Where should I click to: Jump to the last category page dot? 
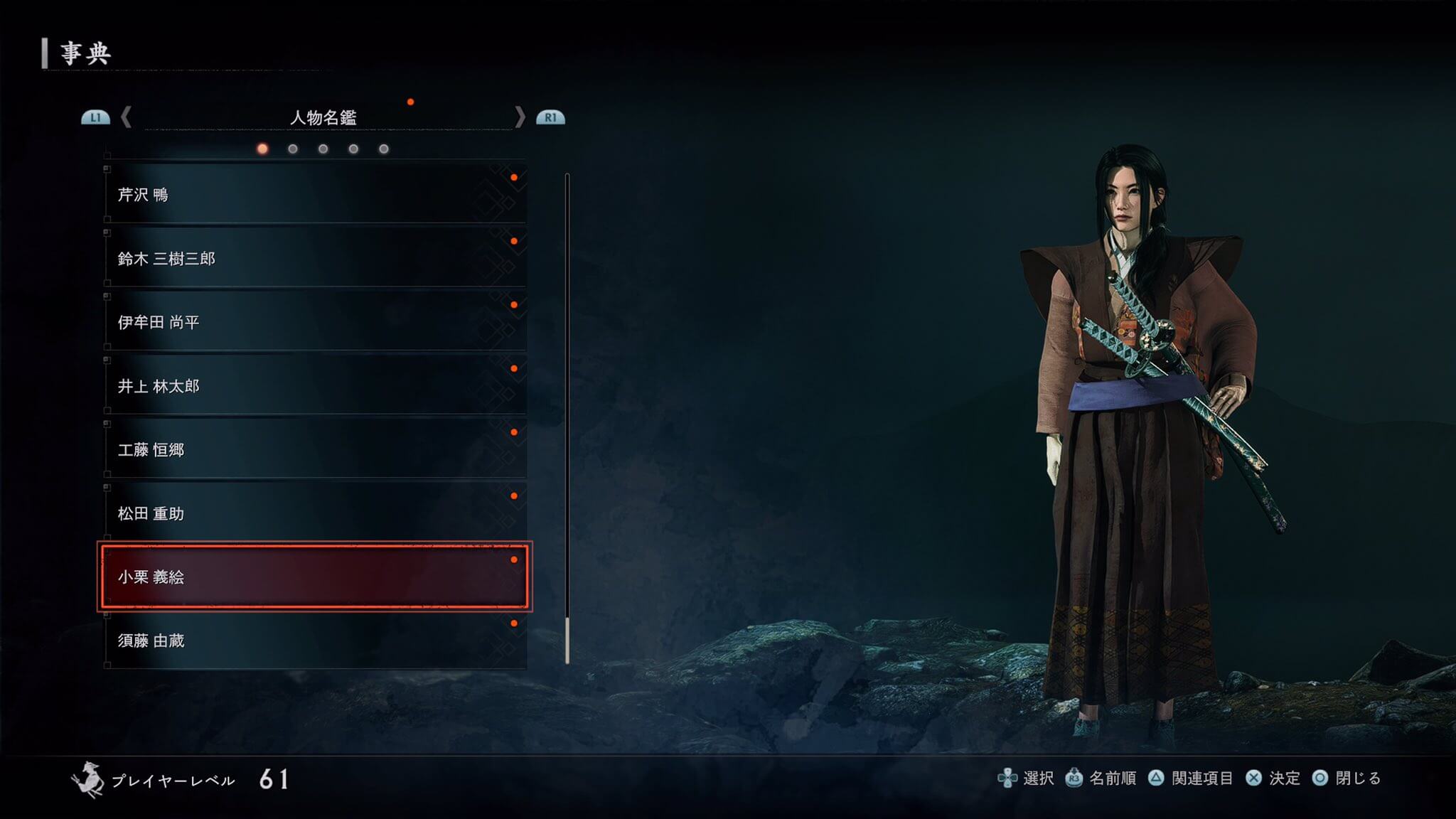(x=384, y=149)
